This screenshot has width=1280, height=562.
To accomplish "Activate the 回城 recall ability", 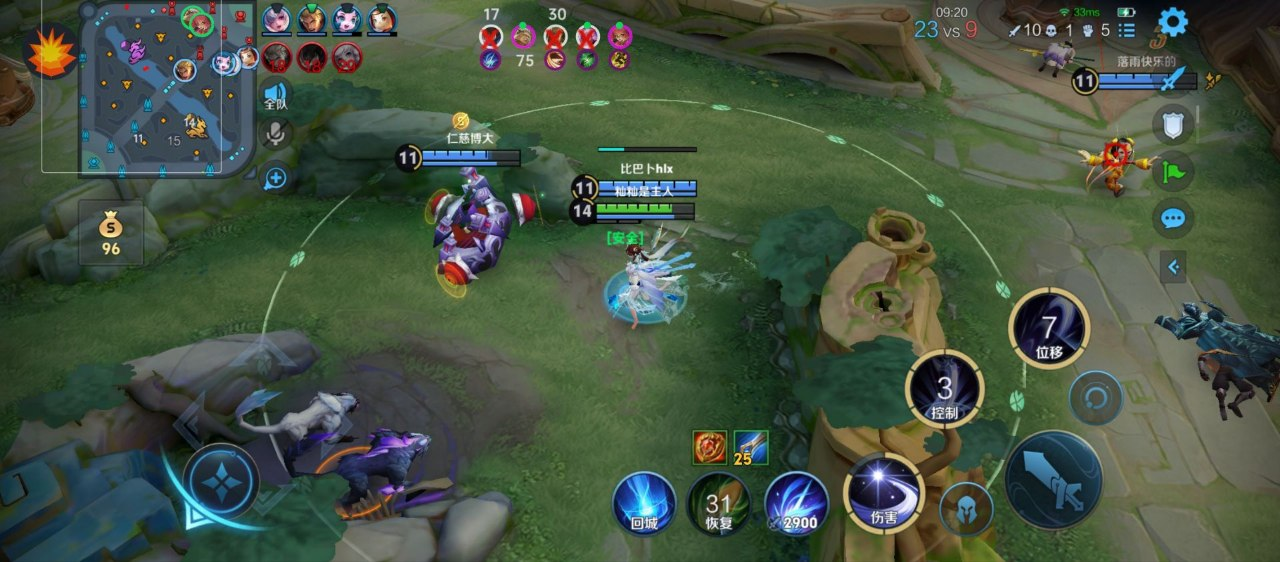I will (644, 503).
